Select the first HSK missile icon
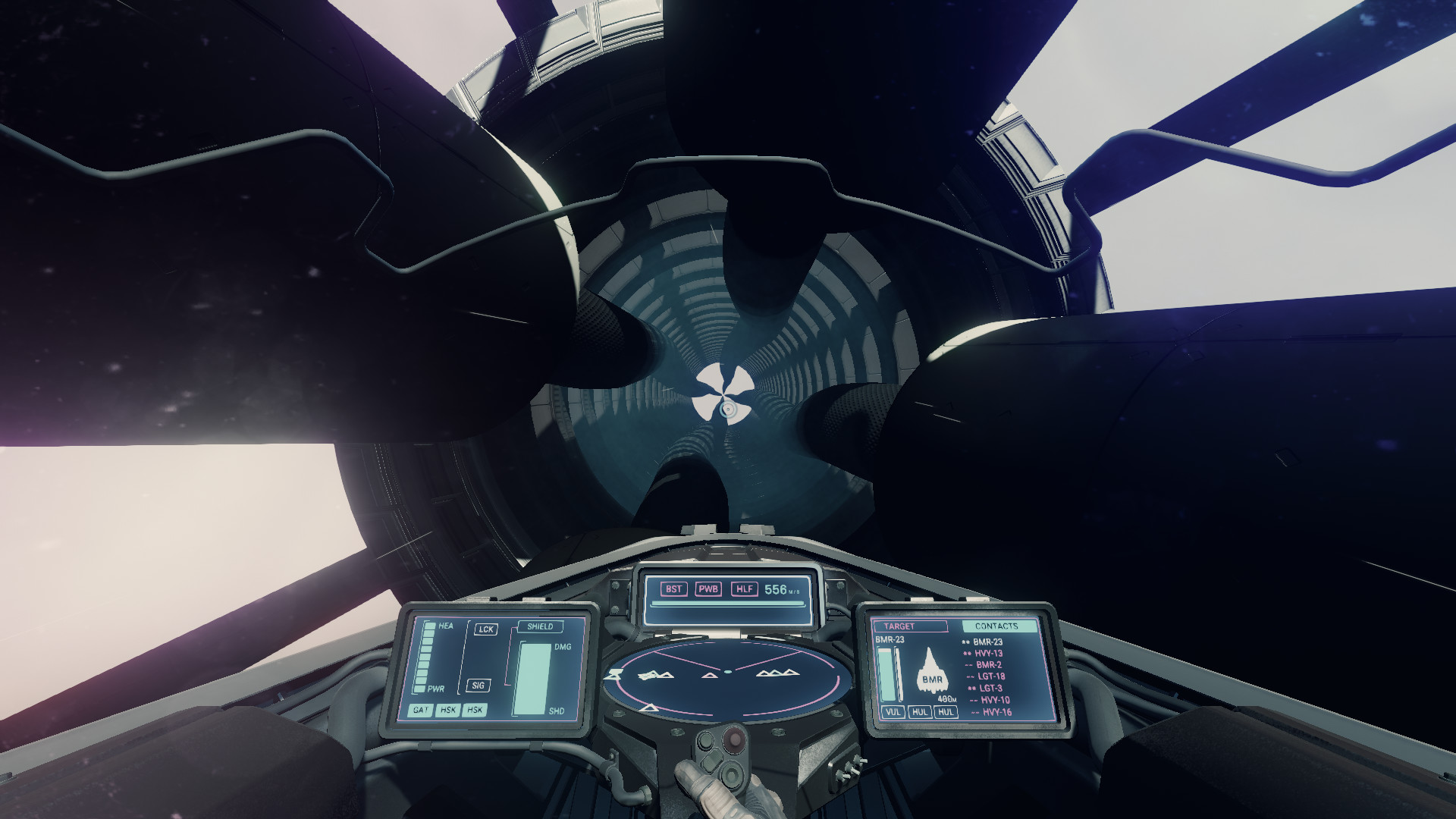The width and height of the screenshot is (1456, 819). [447, 711]
